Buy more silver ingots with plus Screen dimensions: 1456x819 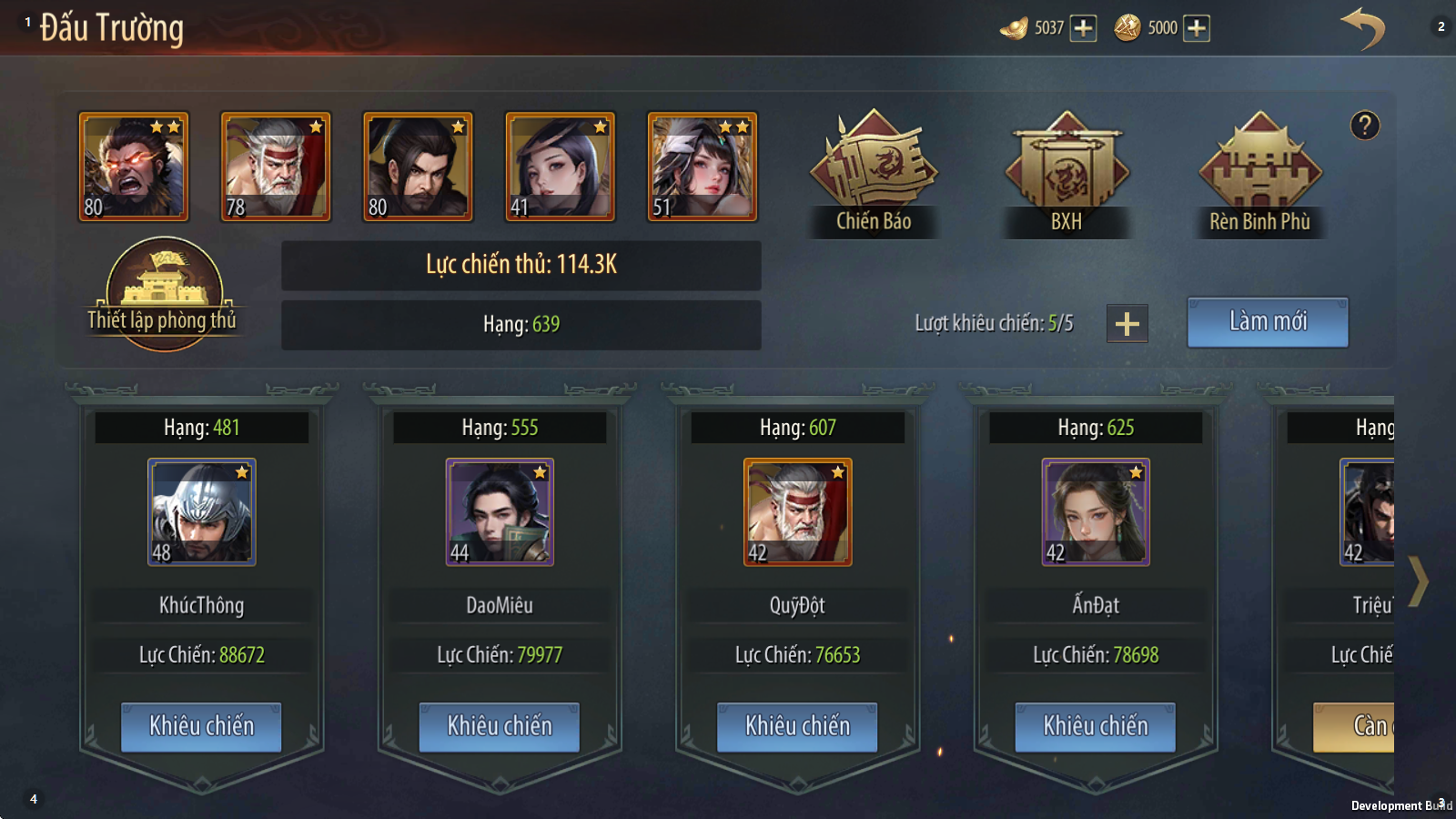[1083, 28]
